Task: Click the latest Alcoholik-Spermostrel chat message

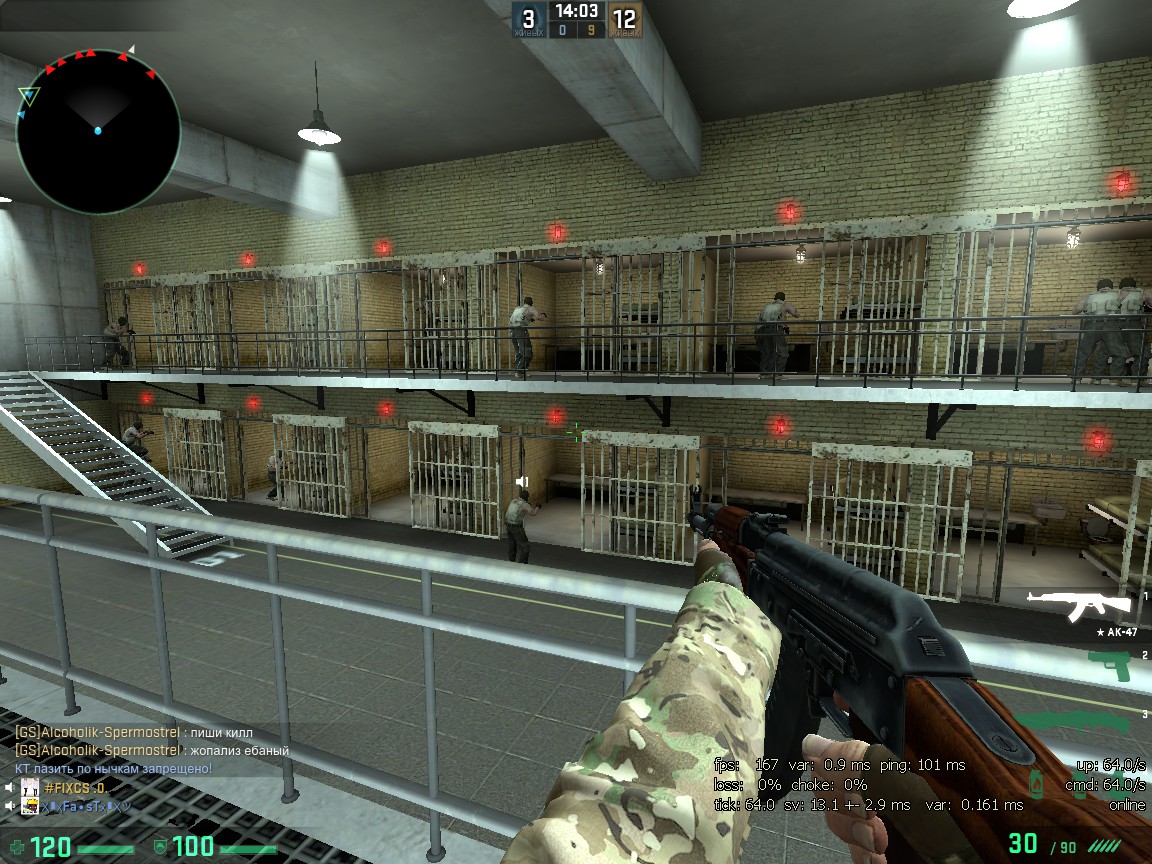Action: pyautogui.click(x=152, y=750)
